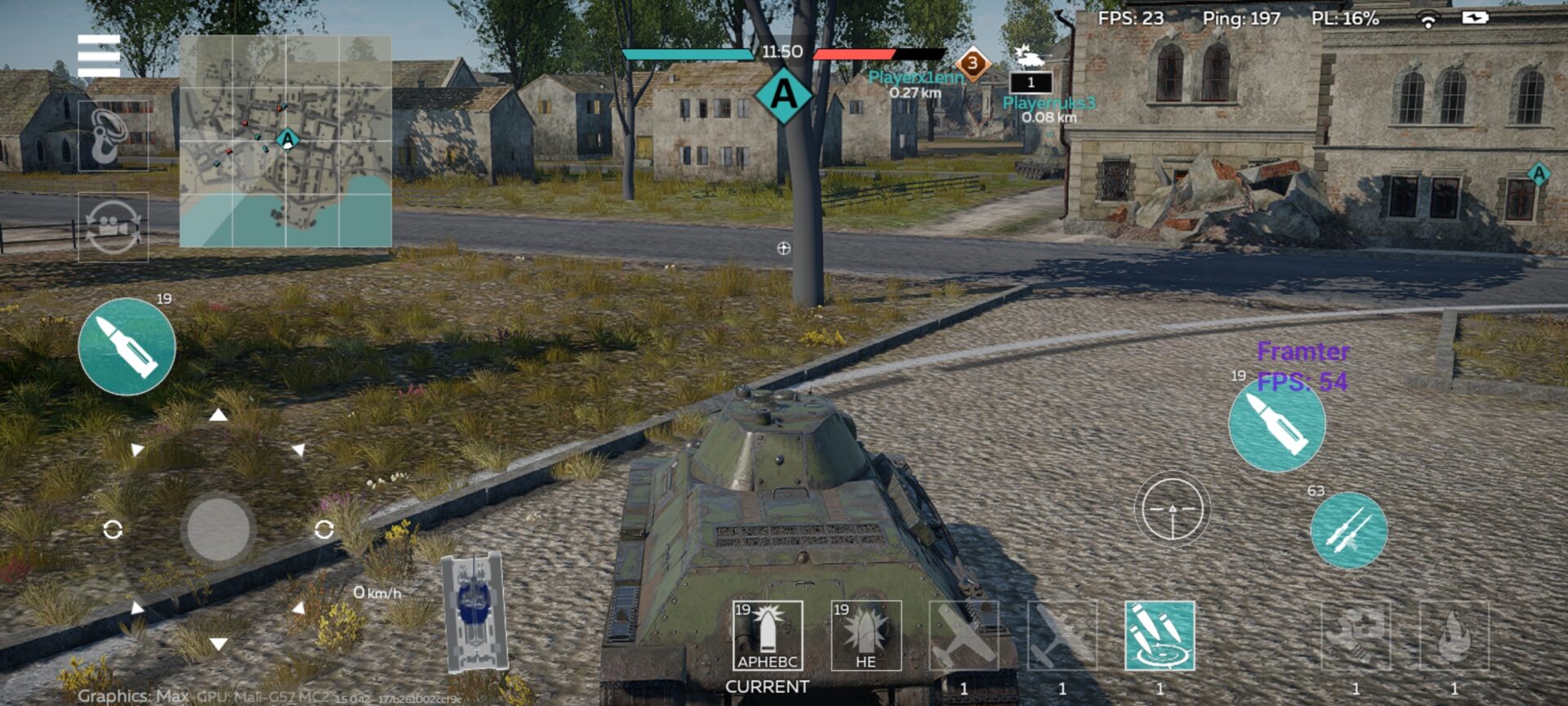Image resolution: width=1568 pixels, height=706 pixels.
Task: Activate the wrench repair kit
Action: tap(1356, 636)
